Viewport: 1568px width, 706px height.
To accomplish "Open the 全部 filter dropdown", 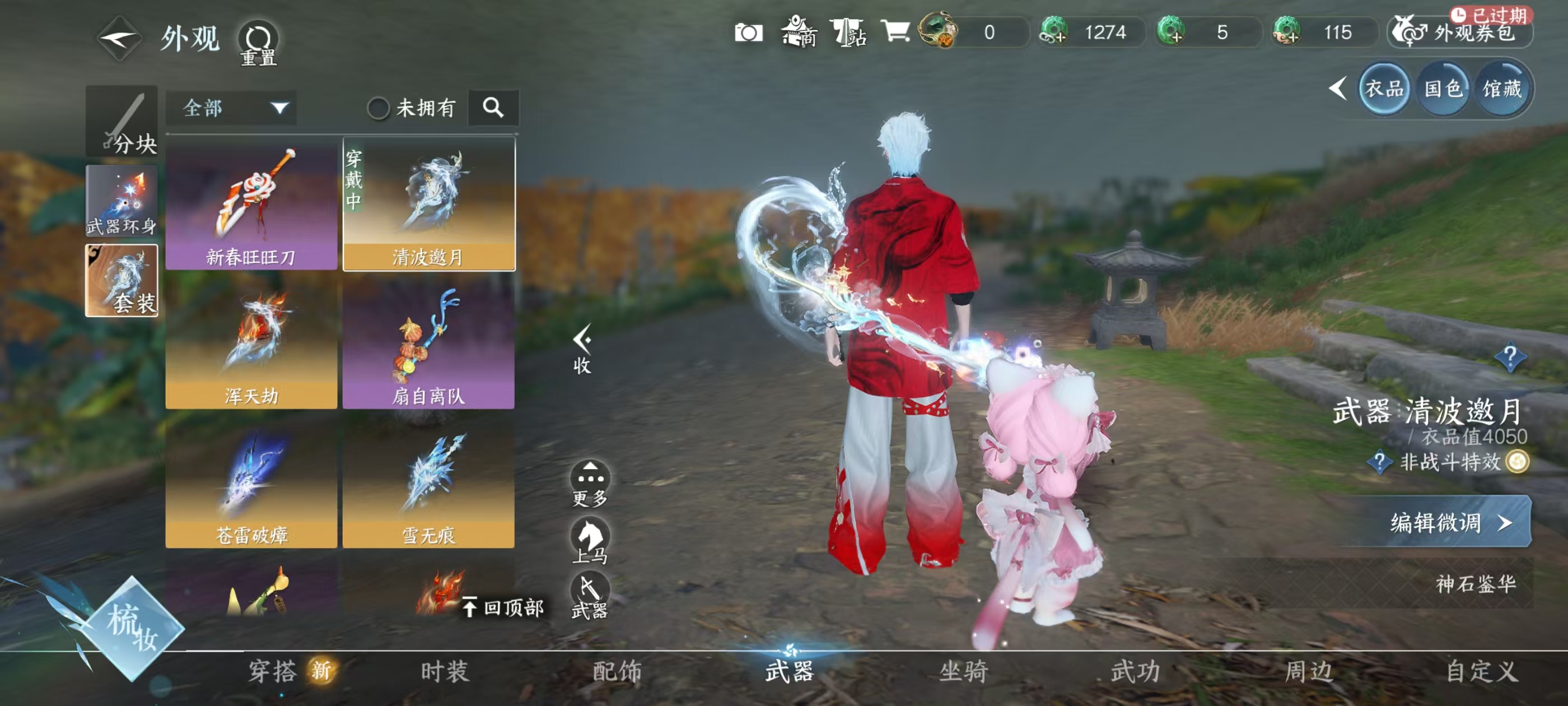I will point(231,109).
